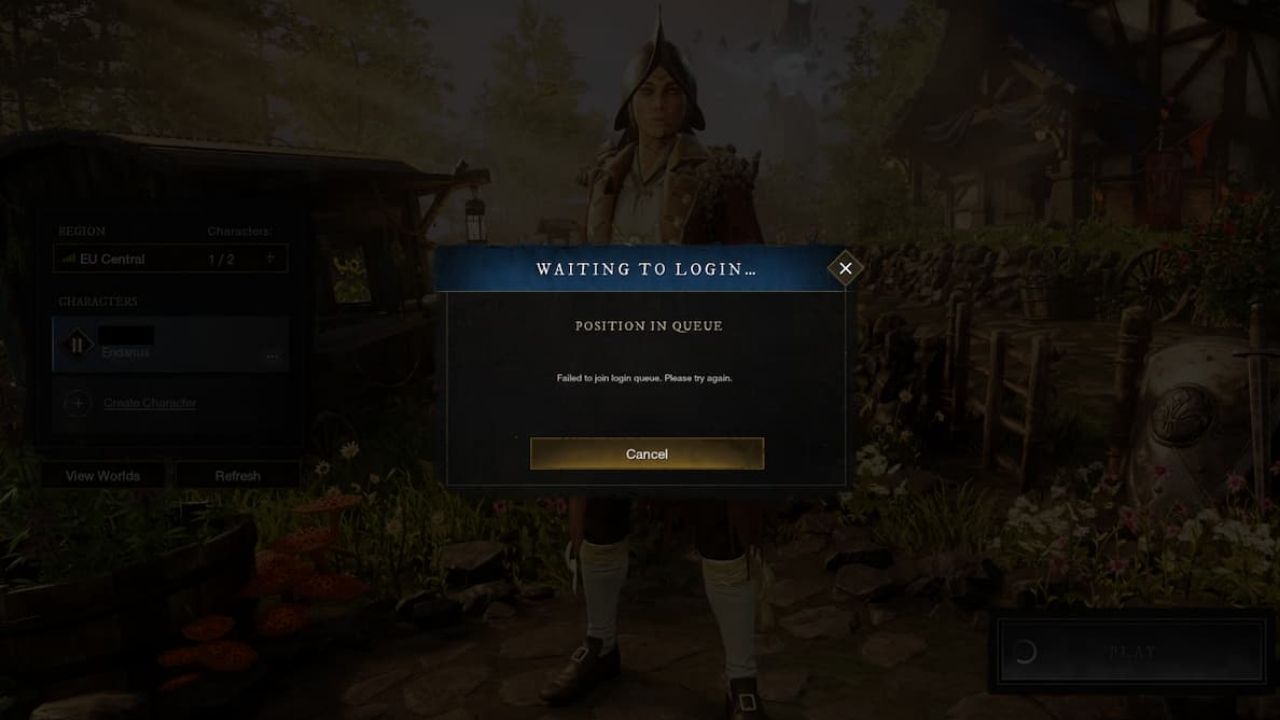Select the Endarius character entry
Viewport: 1280px width, 720px height.
pos(170,345)
